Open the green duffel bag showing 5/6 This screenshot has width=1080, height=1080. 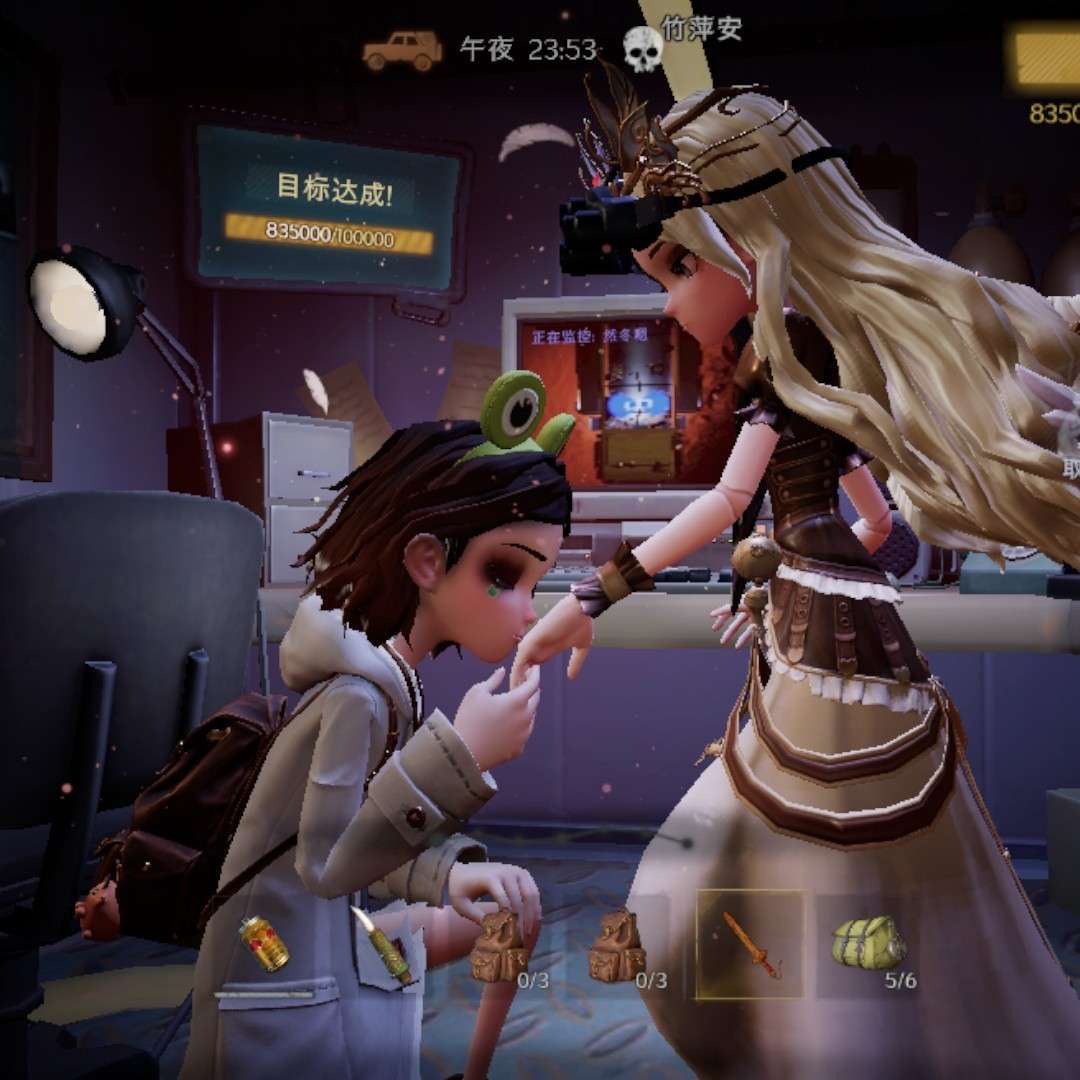(869, 943)
